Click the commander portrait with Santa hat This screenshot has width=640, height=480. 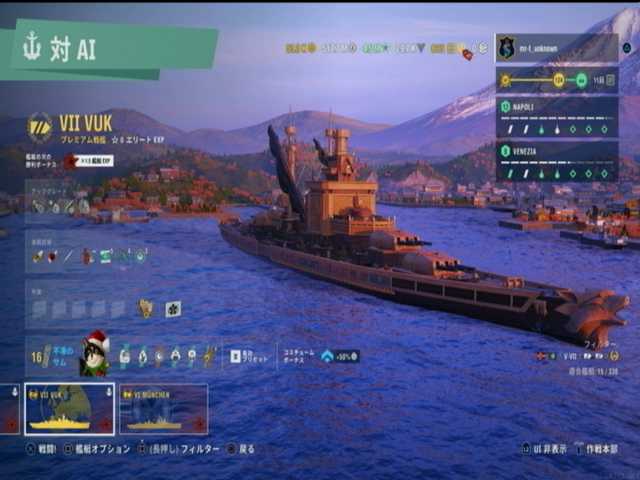pyautogui.click(x=94, y=356)
